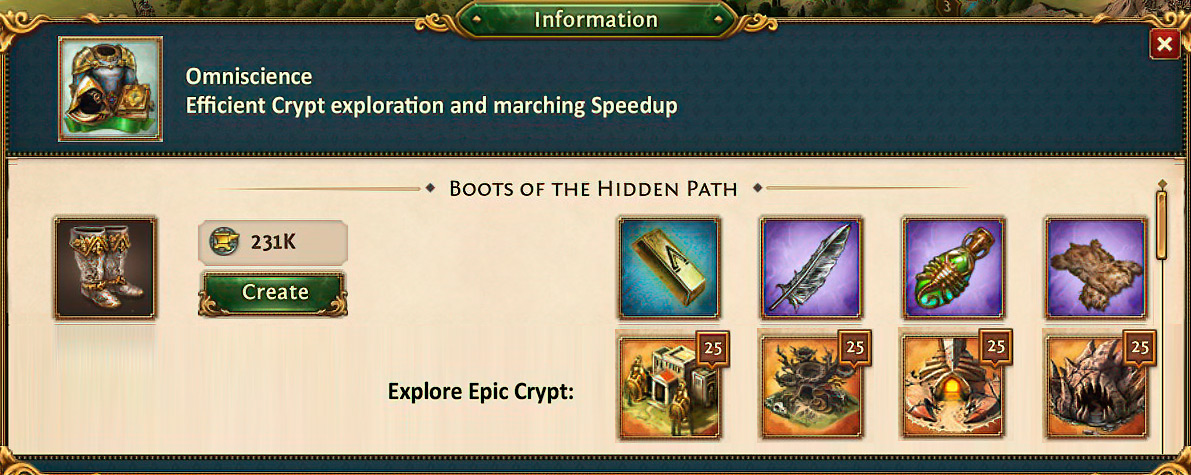Viewport: 1191px width, 475px height.
Task: Close the Information window
Action: point(1164,45)
